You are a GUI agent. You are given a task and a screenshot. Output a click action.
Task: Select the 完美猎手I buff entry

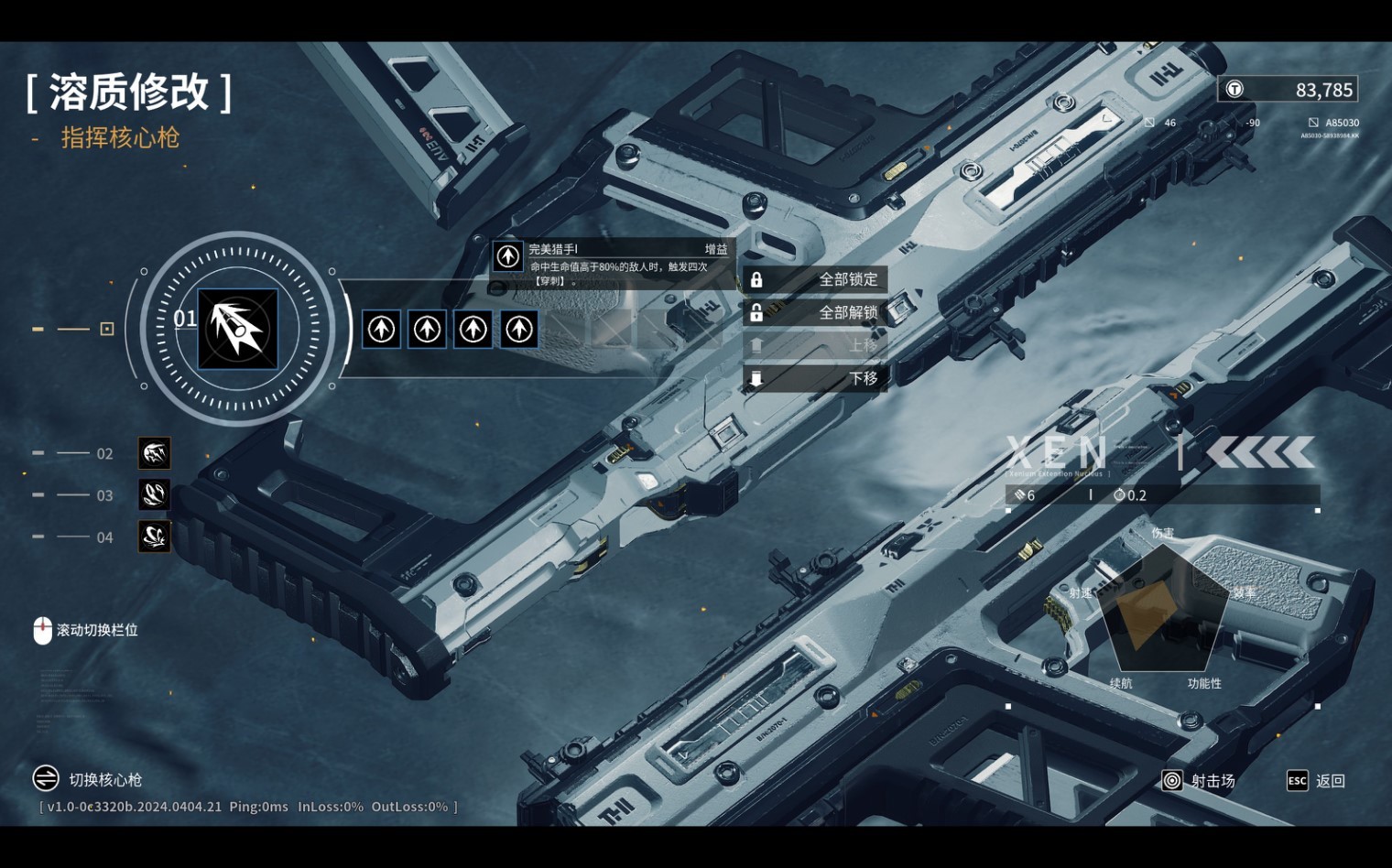(x=612, y=264)
